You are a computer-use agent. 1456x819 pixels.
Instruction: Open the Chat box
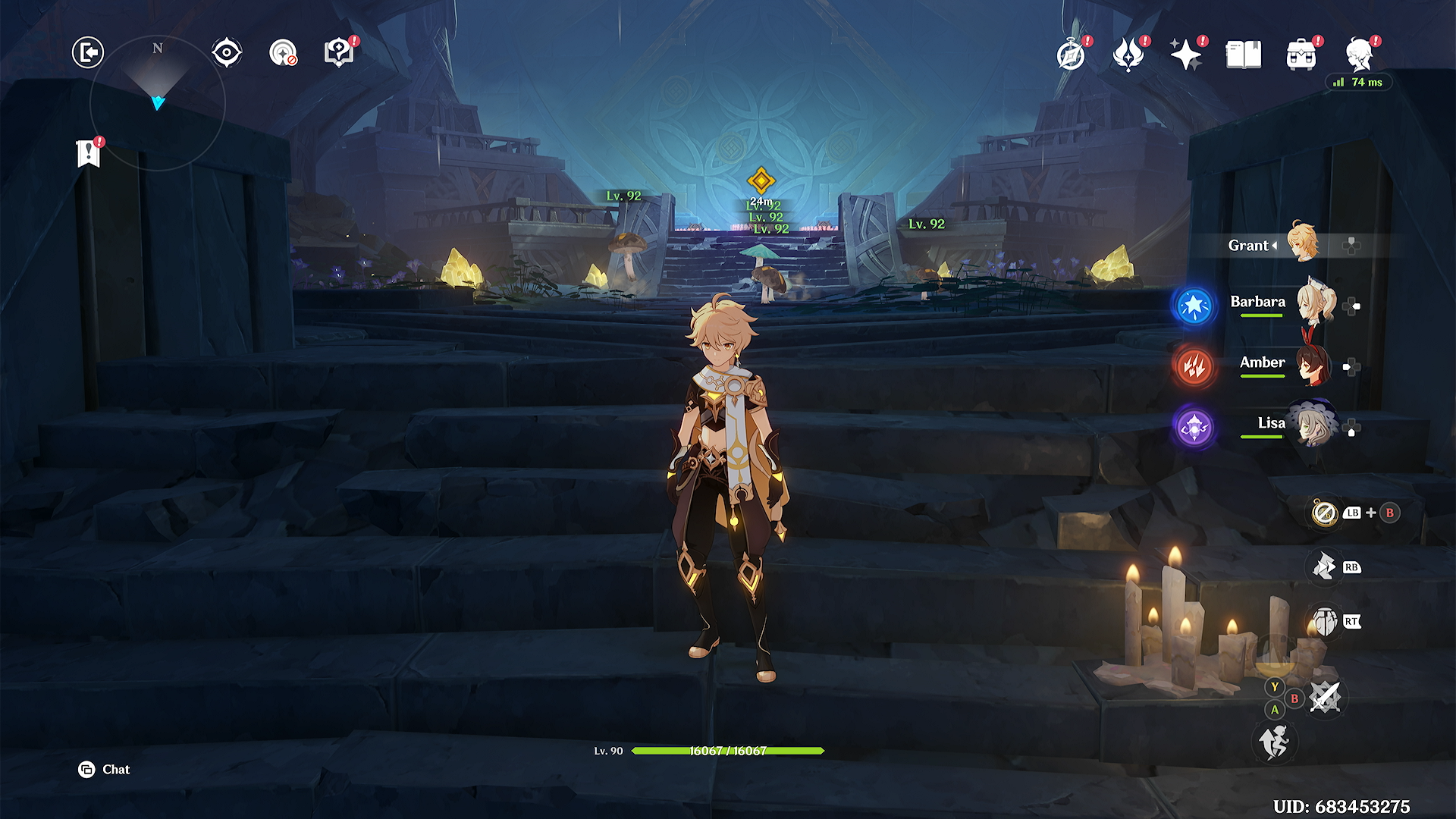(105, 770)
